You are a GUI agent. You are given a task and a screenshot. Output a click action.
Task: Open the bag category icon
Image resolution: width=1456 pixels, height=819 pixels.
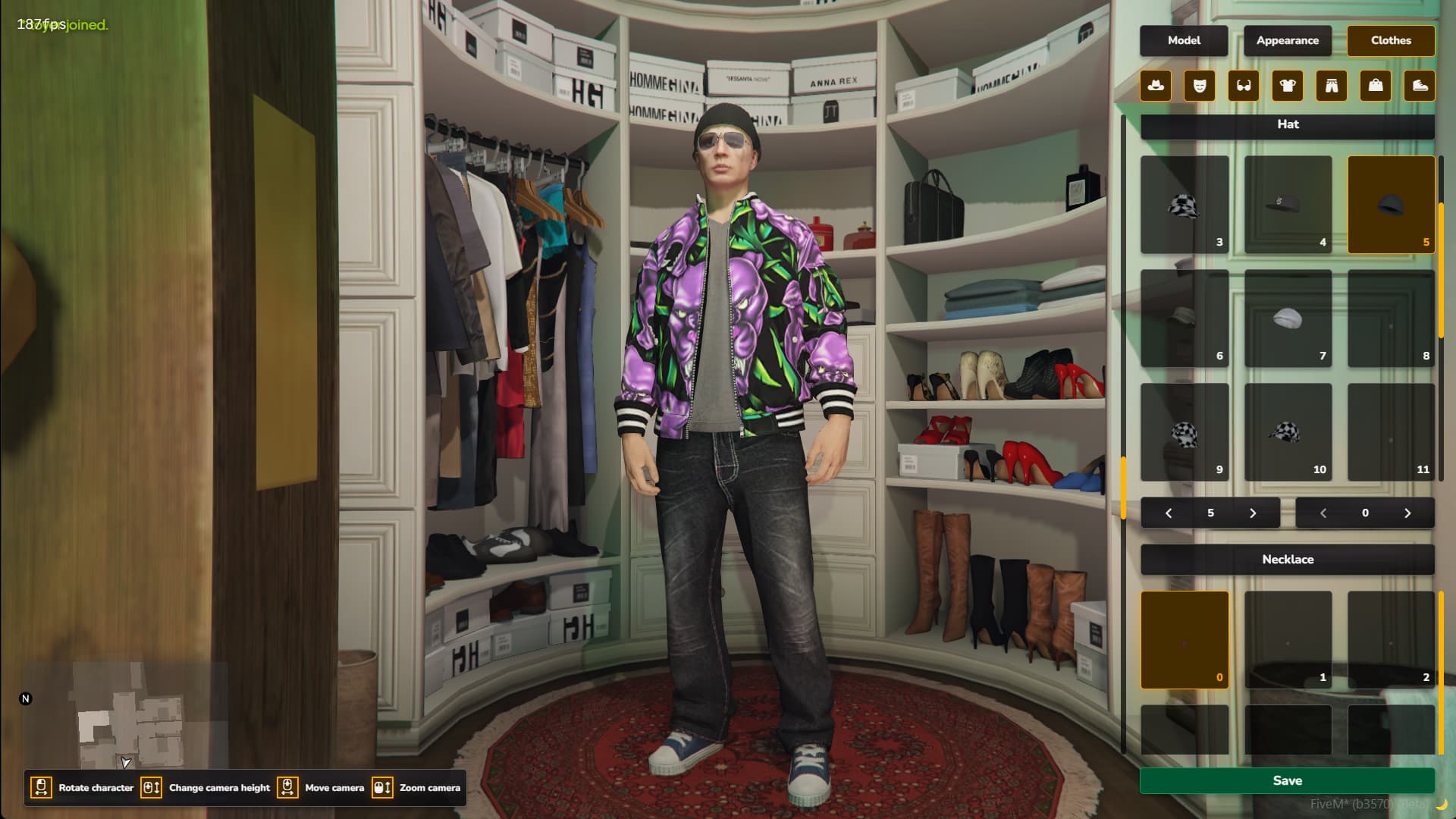pos(1375,86)
